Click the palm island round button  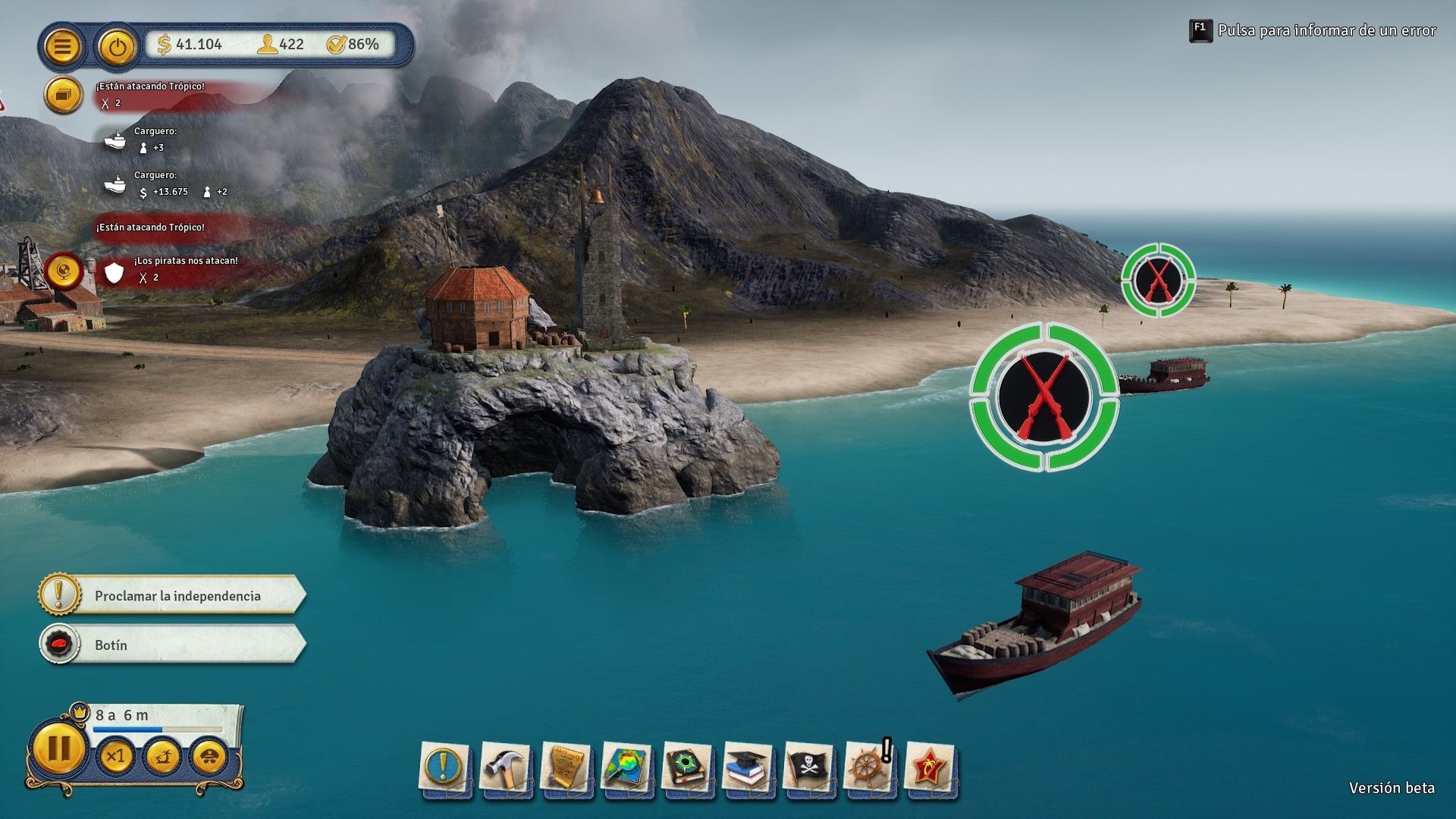coord(162,757)
